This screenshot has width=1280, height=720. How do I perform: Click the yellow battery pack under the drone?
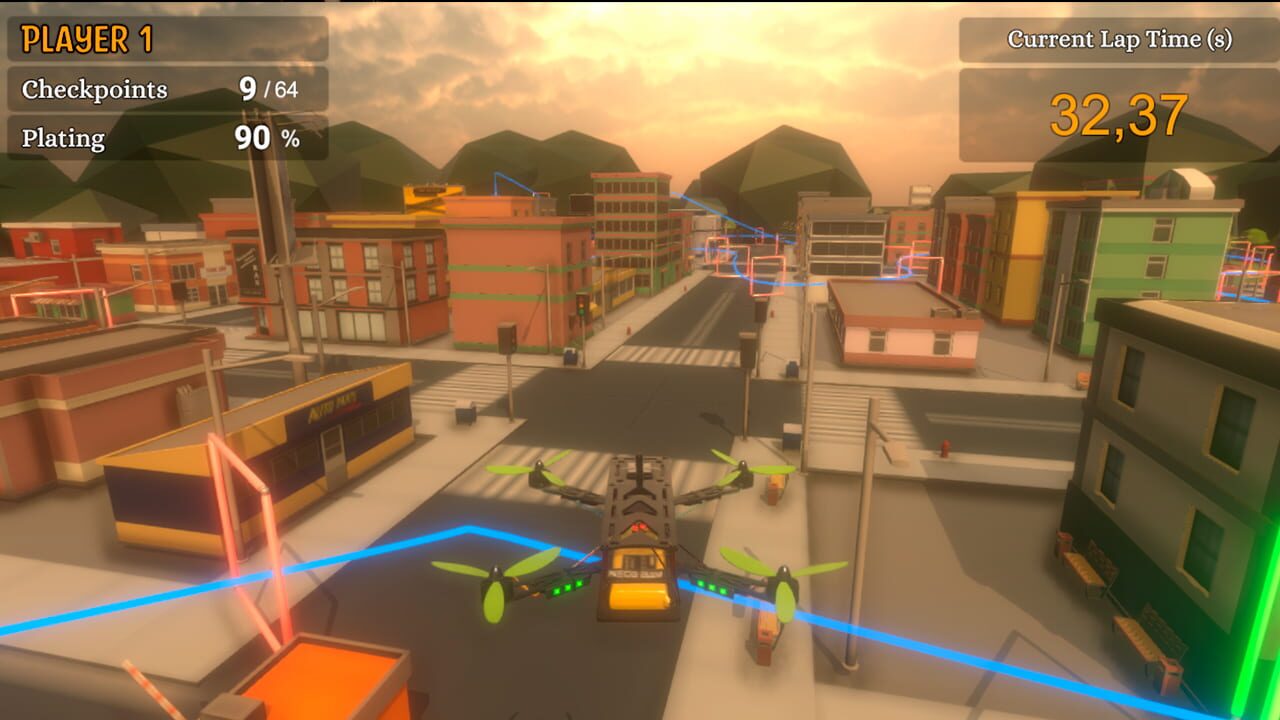click(x=637, y=600)
